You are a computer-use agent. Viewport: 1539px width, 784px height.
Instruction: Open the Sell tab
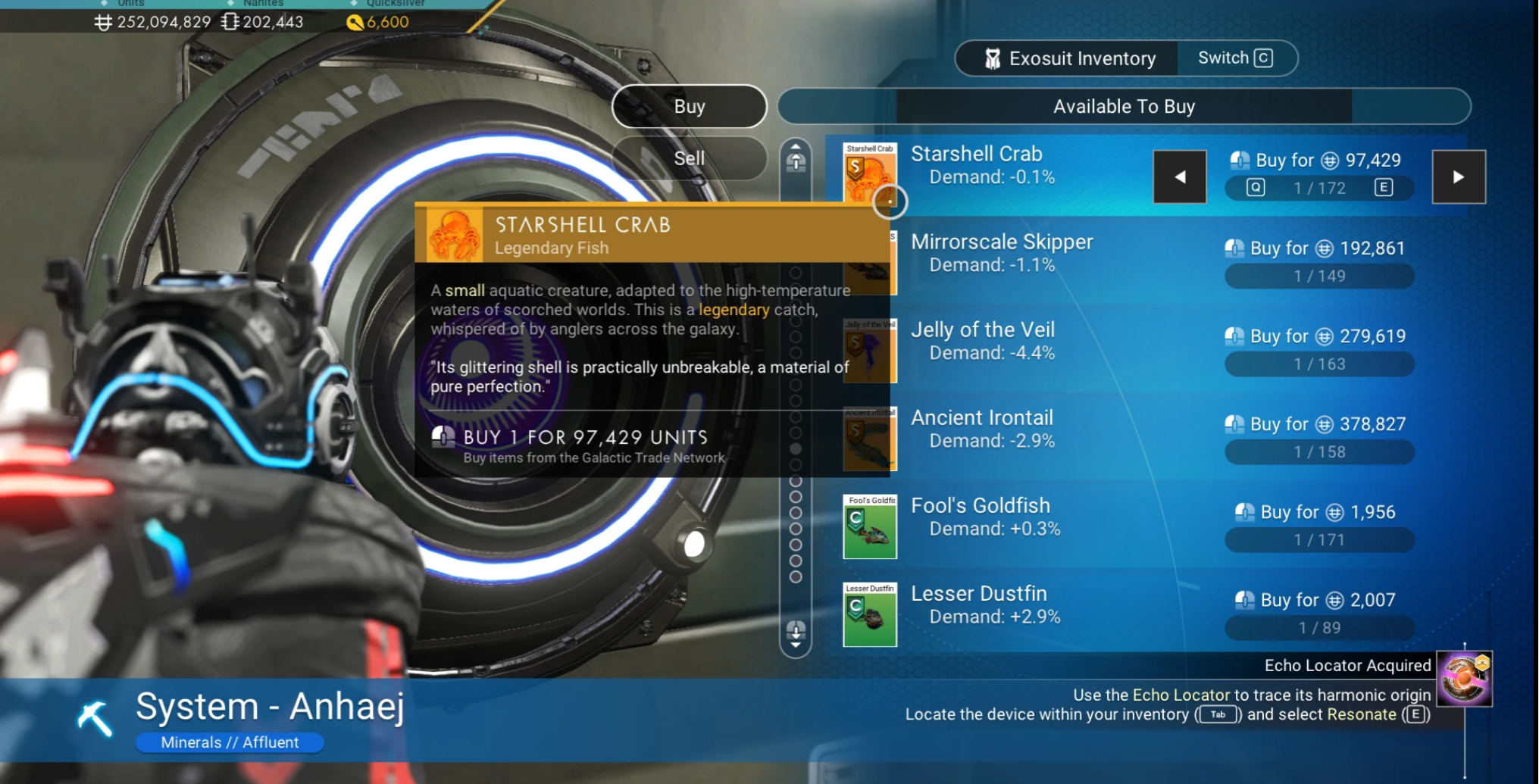point(689,158)
